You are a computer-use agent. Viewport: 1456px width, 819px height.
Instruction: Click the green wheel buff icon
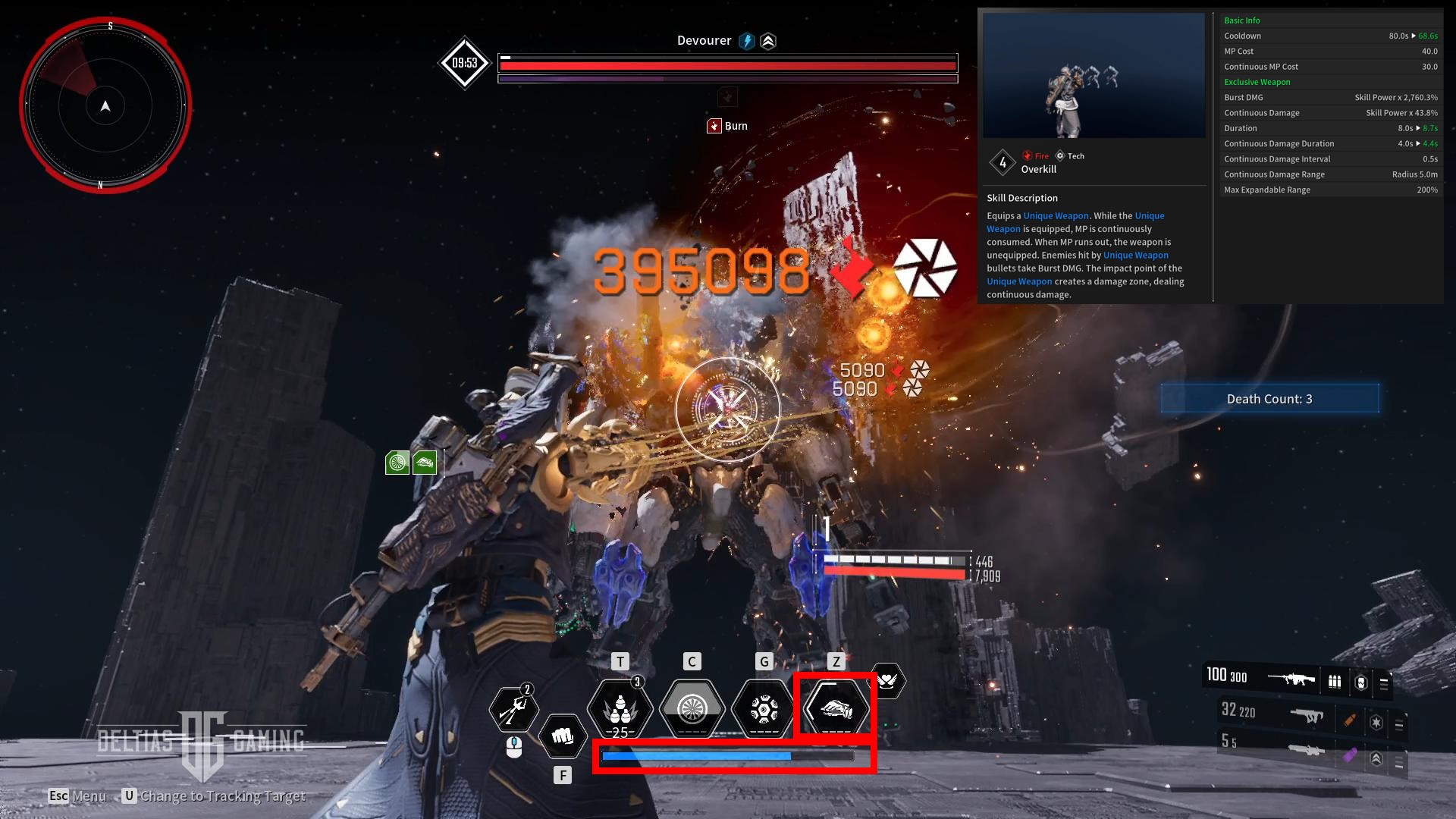point(397,462)
